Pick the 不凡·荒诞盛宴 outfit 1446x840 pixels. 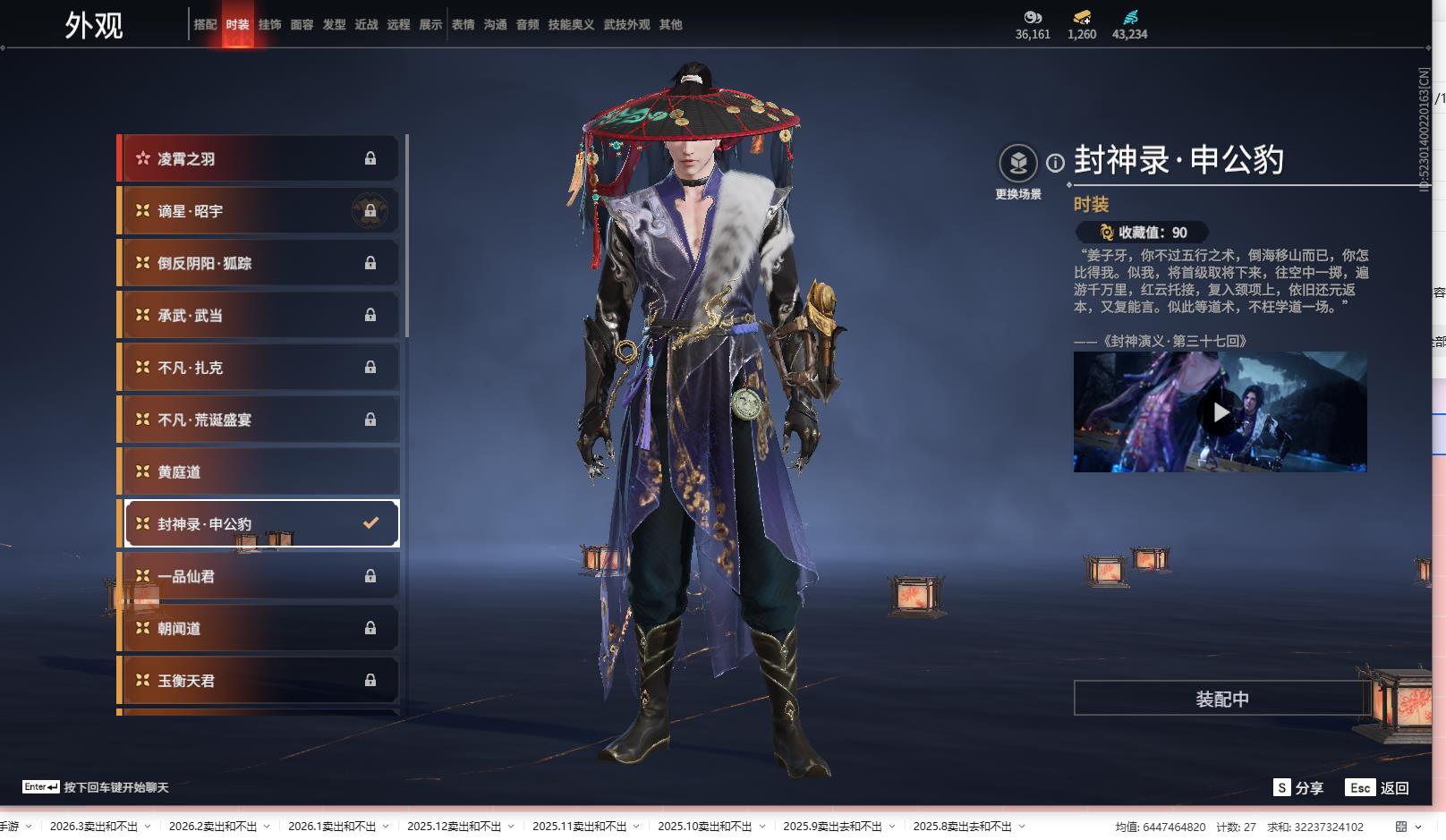259,420
